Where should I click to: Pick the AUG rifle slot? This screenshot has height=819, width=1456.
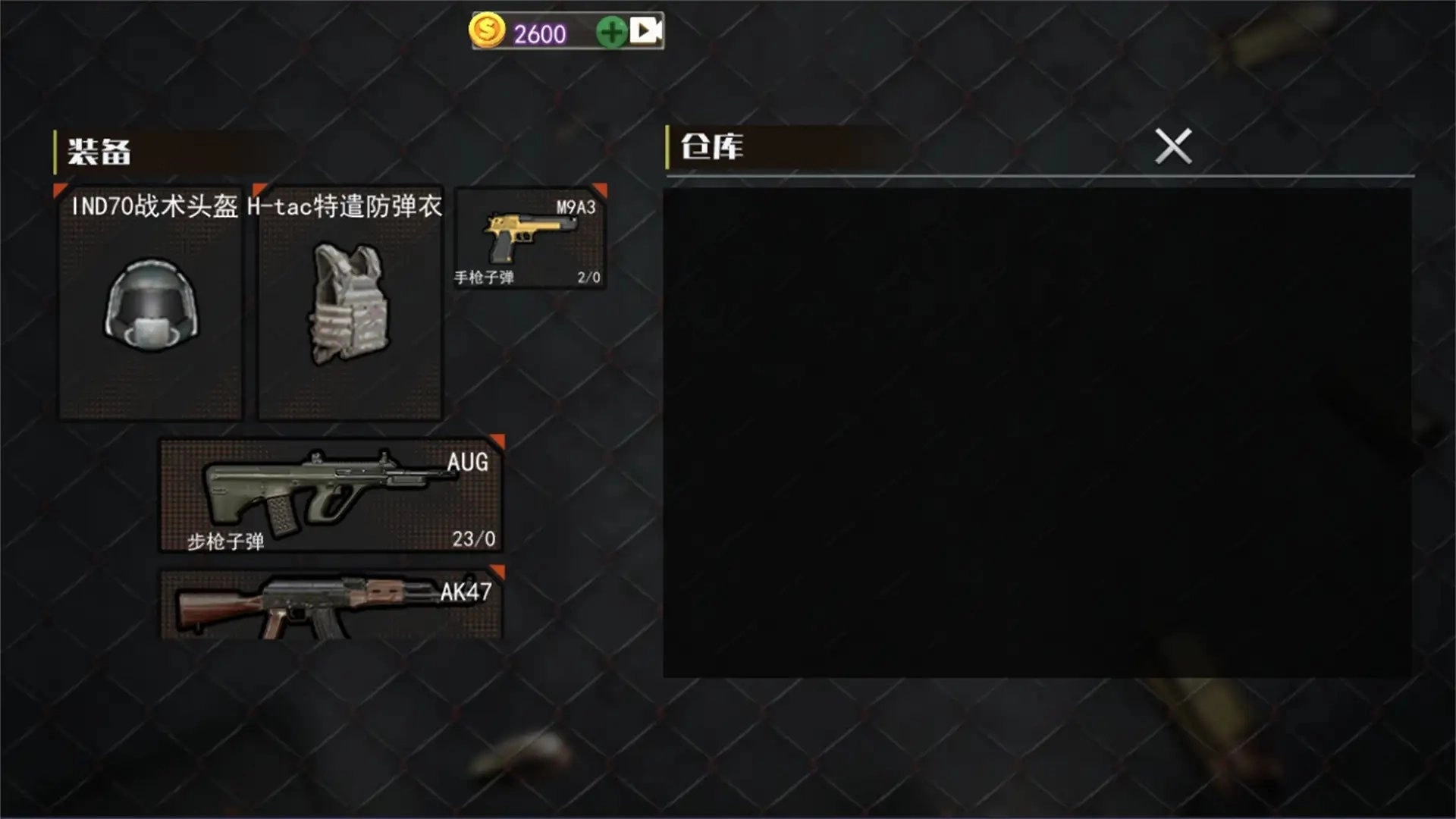coord(331,494)
